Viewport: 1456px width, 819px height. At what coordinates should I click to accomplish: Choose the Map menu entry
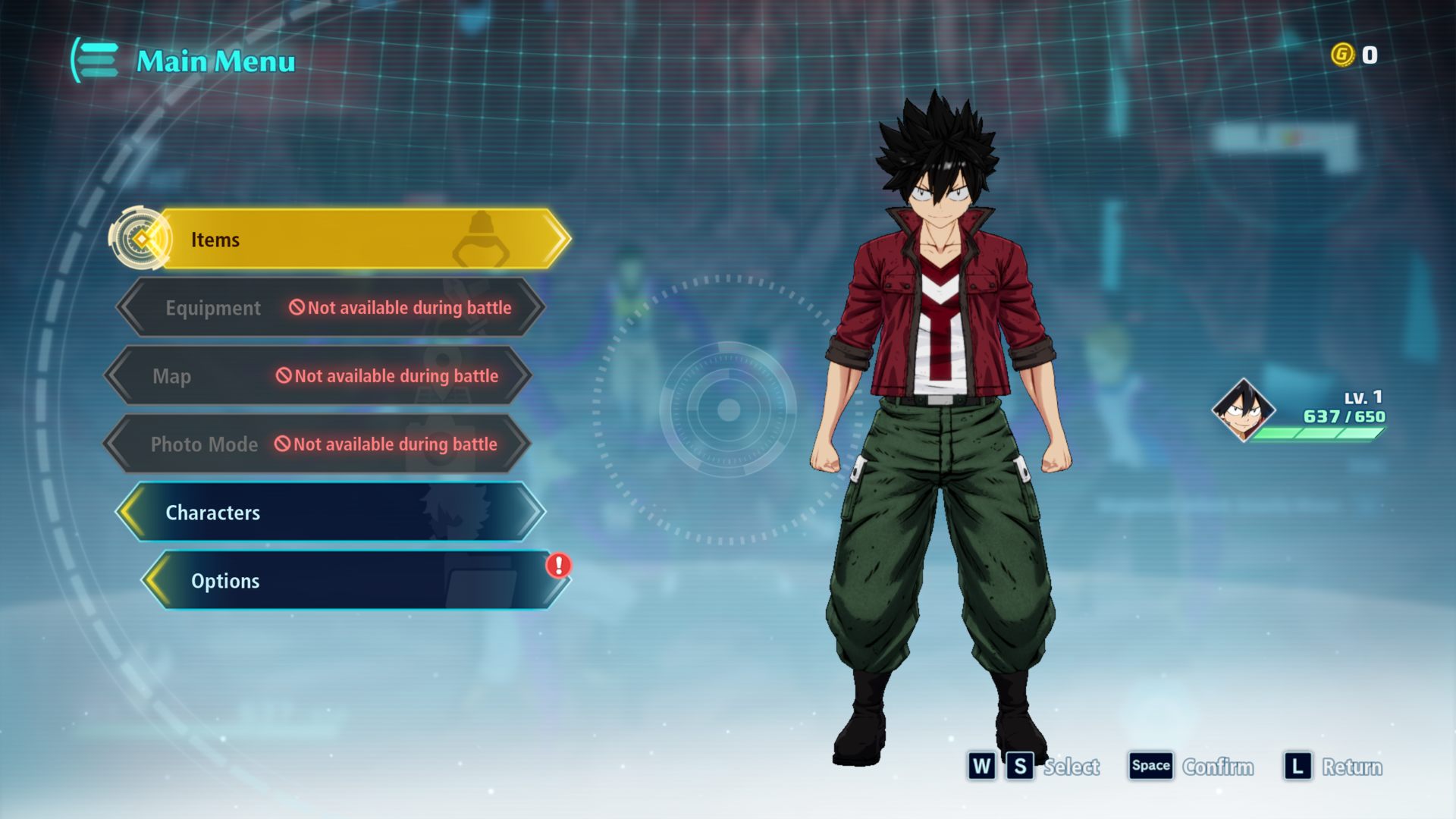coord(318,376)
